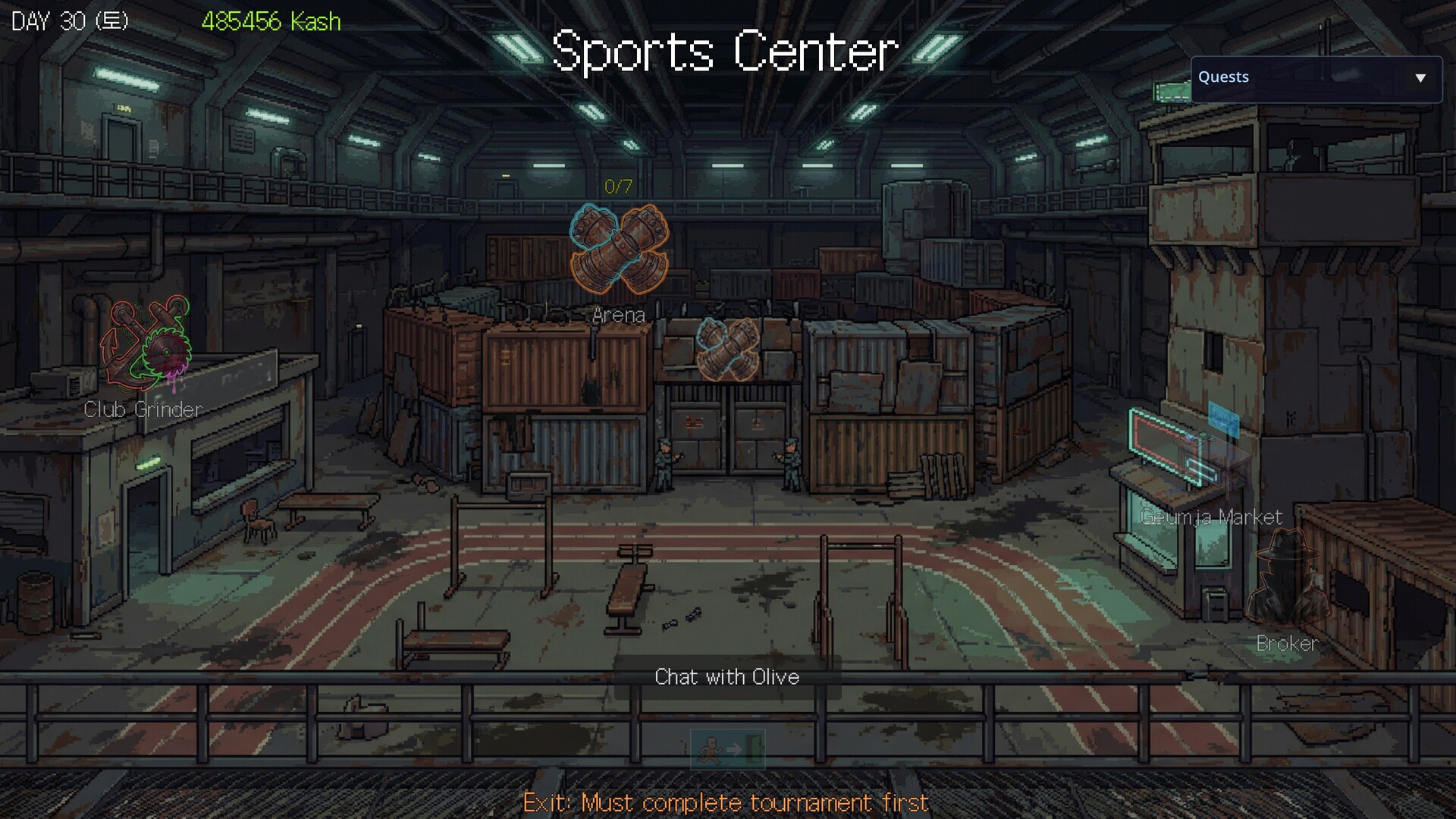The height and width of the screenshot is (819, 1456).
Task: Collapse the Quests panel using its triangle
Action: 1421,77
